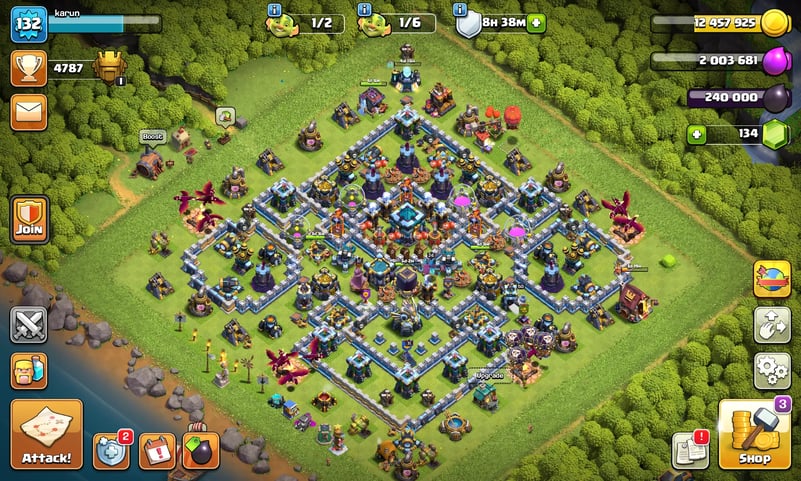
Task: Tap the Attack! map button
Action: (46, 434)
